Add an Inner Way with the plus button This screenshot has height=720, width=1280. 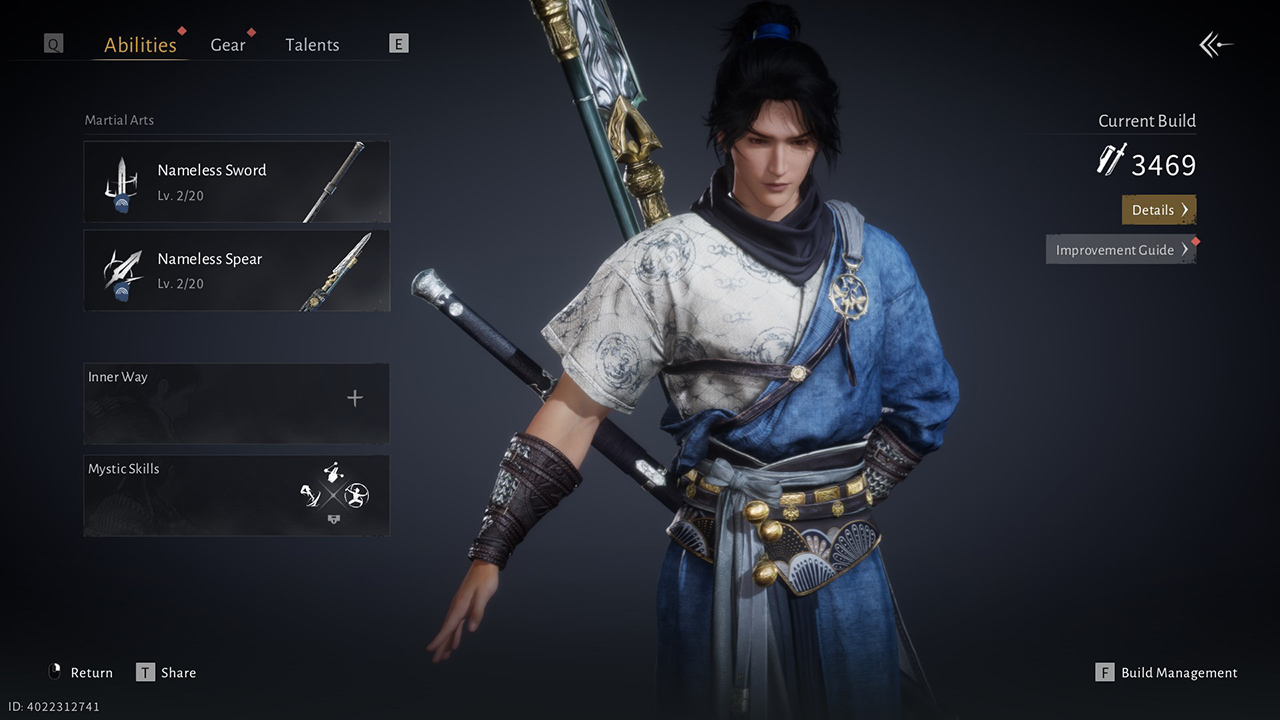(x=355, y=397)
